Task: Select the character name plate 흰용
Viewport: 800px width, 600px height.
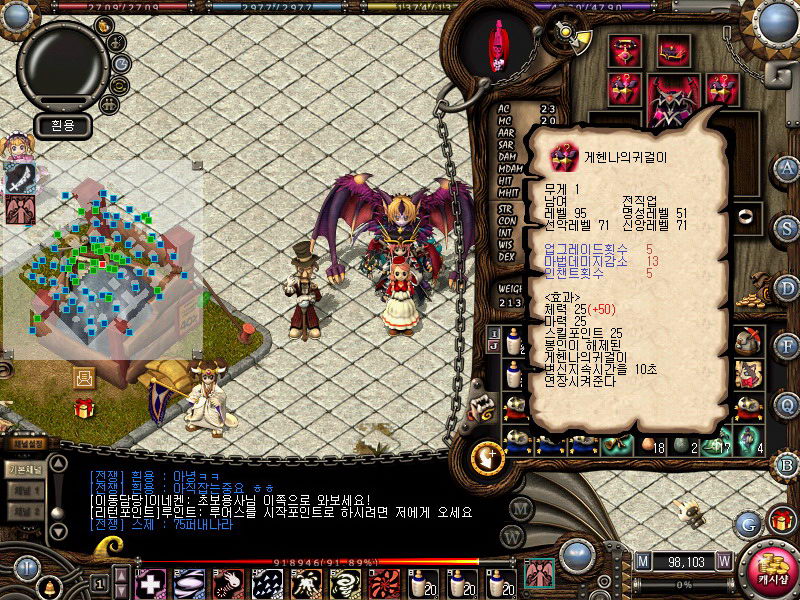Action: pos(62,126)
